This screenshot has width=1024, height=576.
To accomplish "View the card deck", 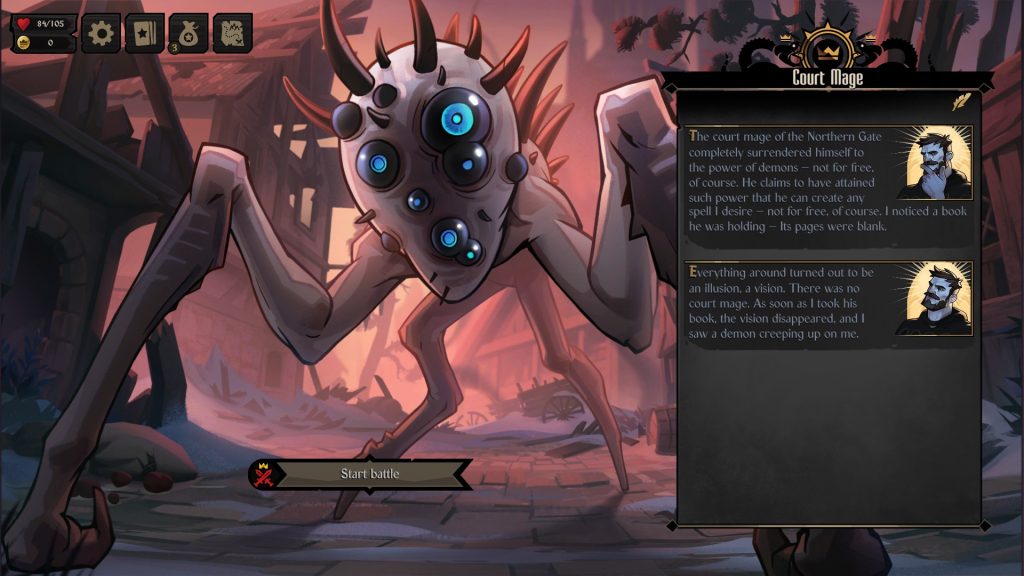I will click(144, 33).
